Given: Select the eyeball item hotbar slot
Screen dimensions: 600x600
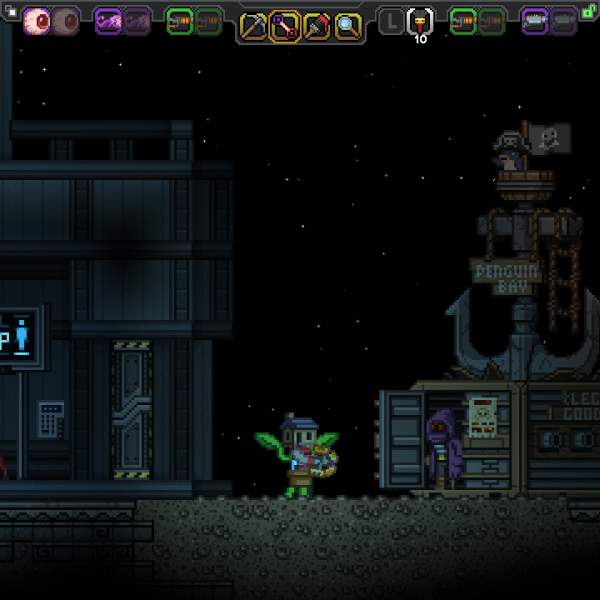Looking at the screenshot, I should [x=38, y=20].
